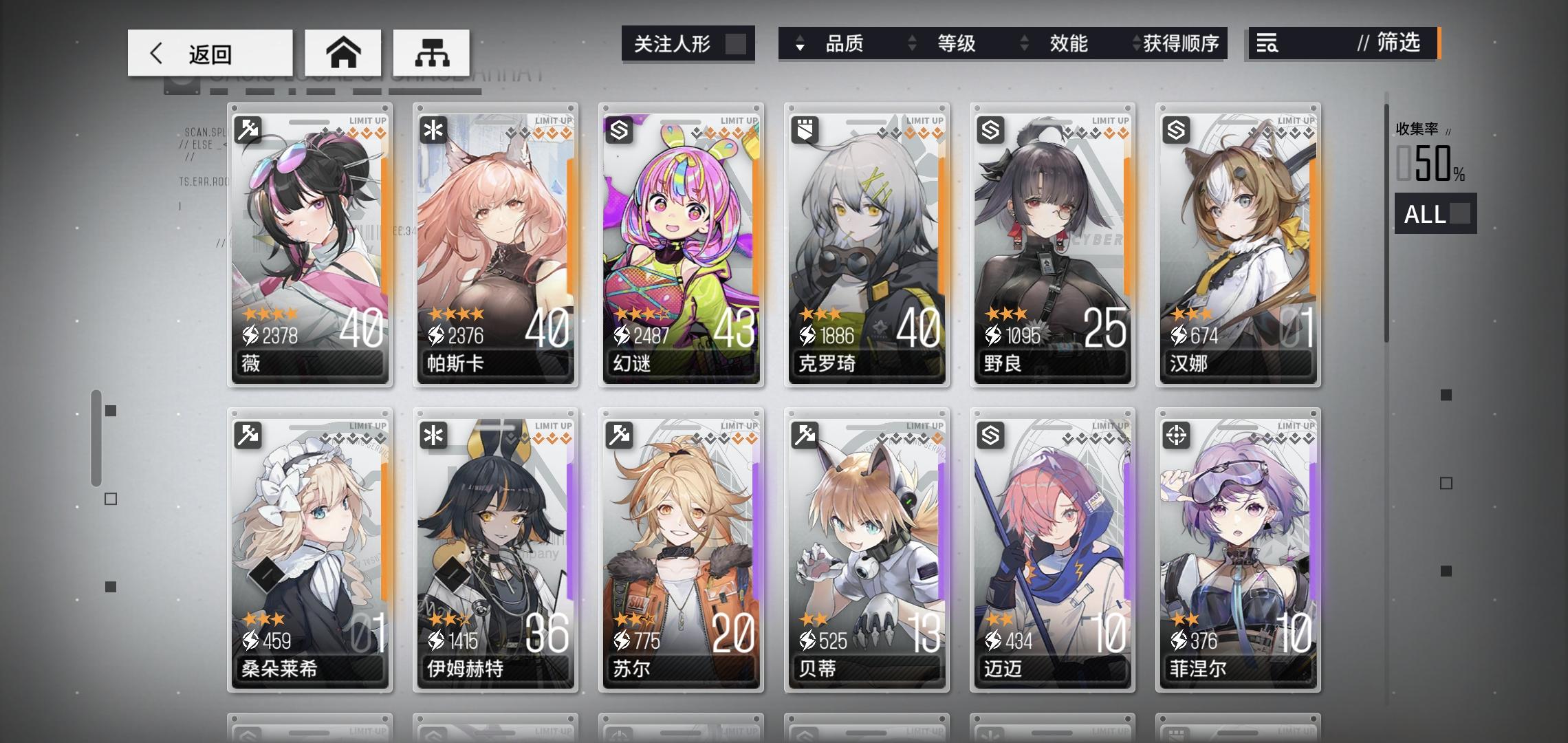
Task: Click the formation chart icon next to home
Action: click(x=432, y=52)
